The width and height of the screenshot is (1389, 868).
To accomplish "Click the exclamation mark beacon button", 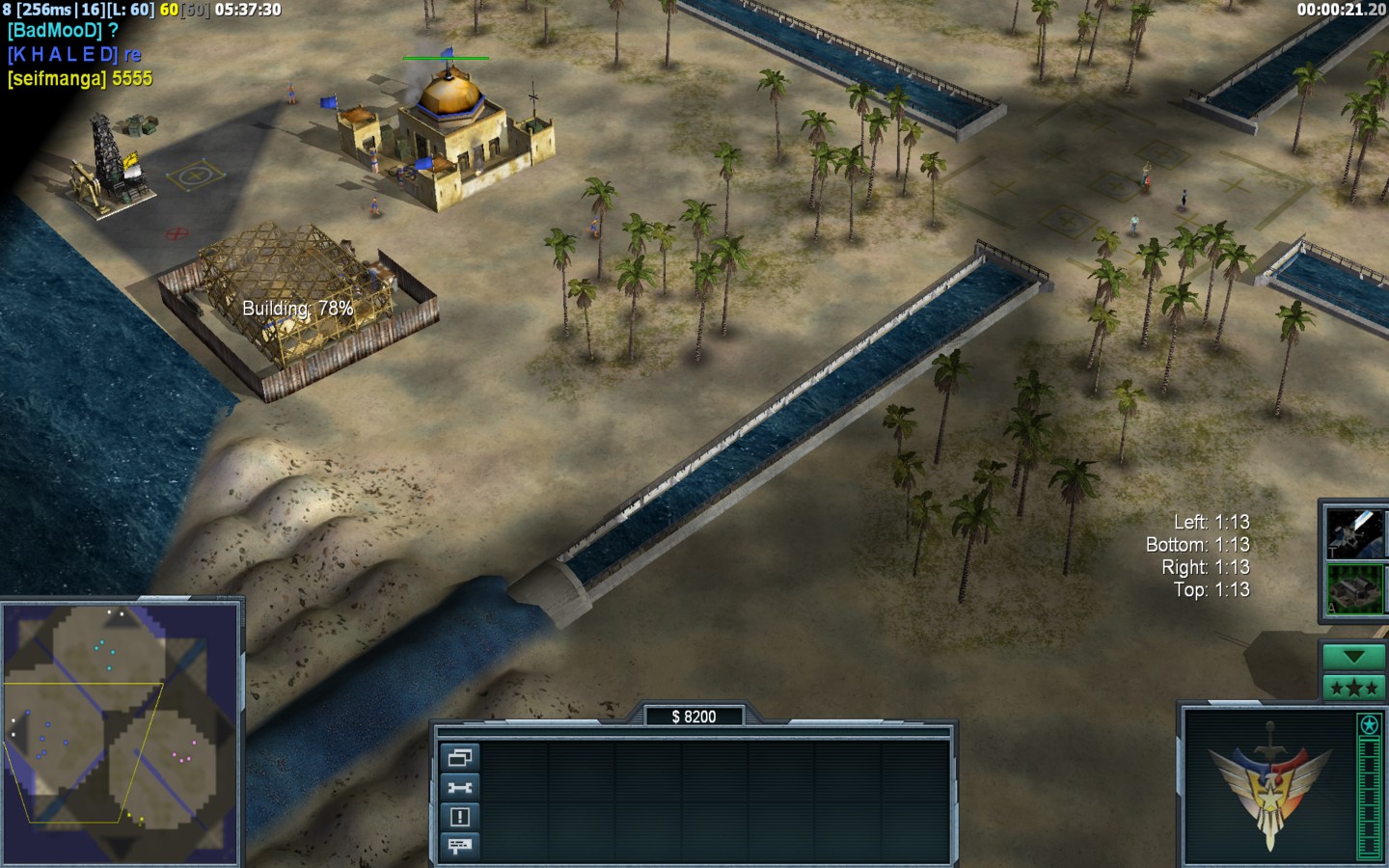I will coord(459,817).
